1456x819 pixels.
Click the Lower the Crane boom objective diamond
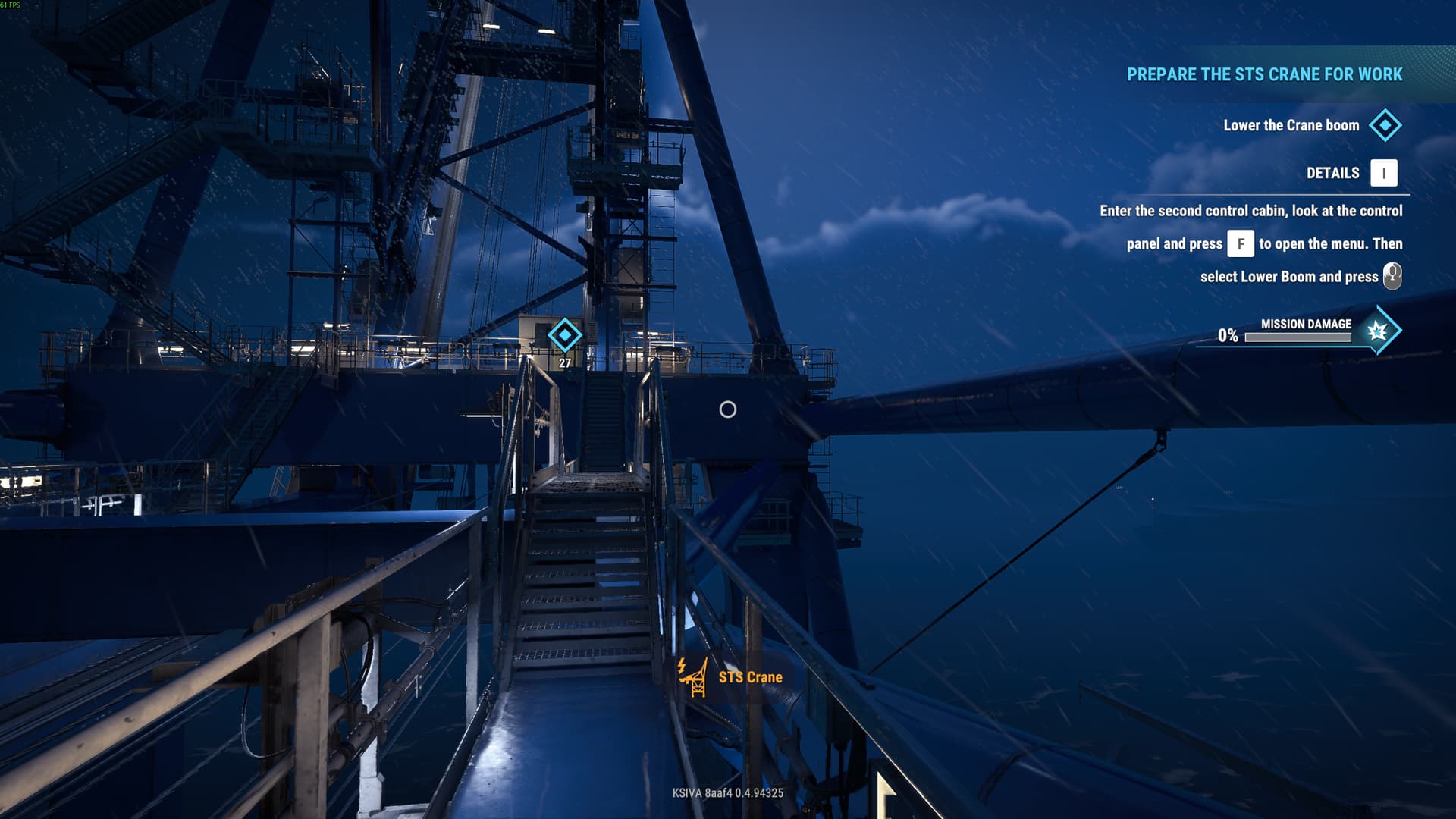(x=1385, y=125)
